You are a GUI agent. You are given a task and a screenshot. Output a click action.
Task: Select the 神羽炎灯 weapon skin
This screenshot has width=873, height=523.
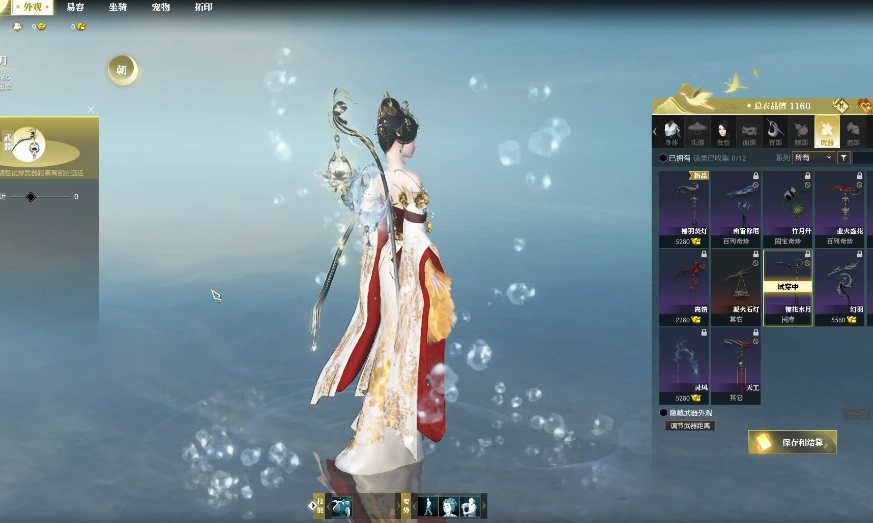coord(684,208)
